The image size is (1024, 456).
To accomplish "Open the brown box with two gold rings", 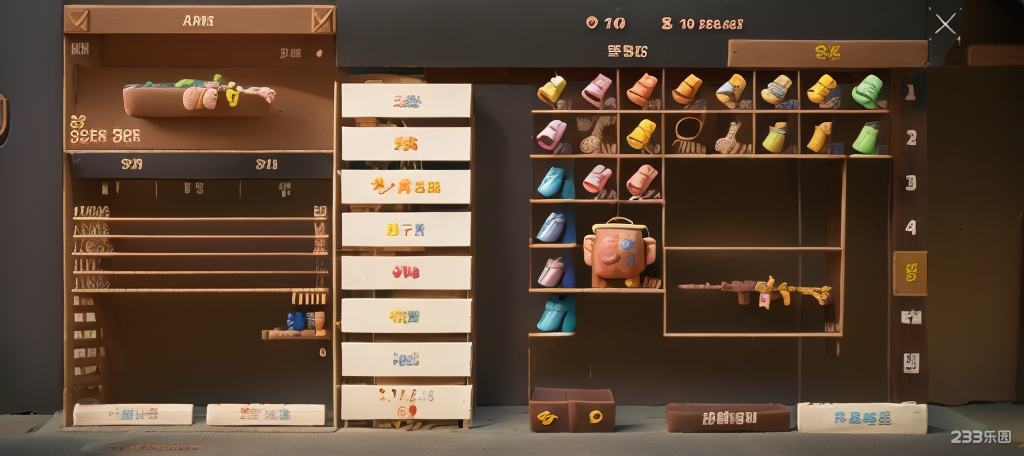I will point(571,411).
